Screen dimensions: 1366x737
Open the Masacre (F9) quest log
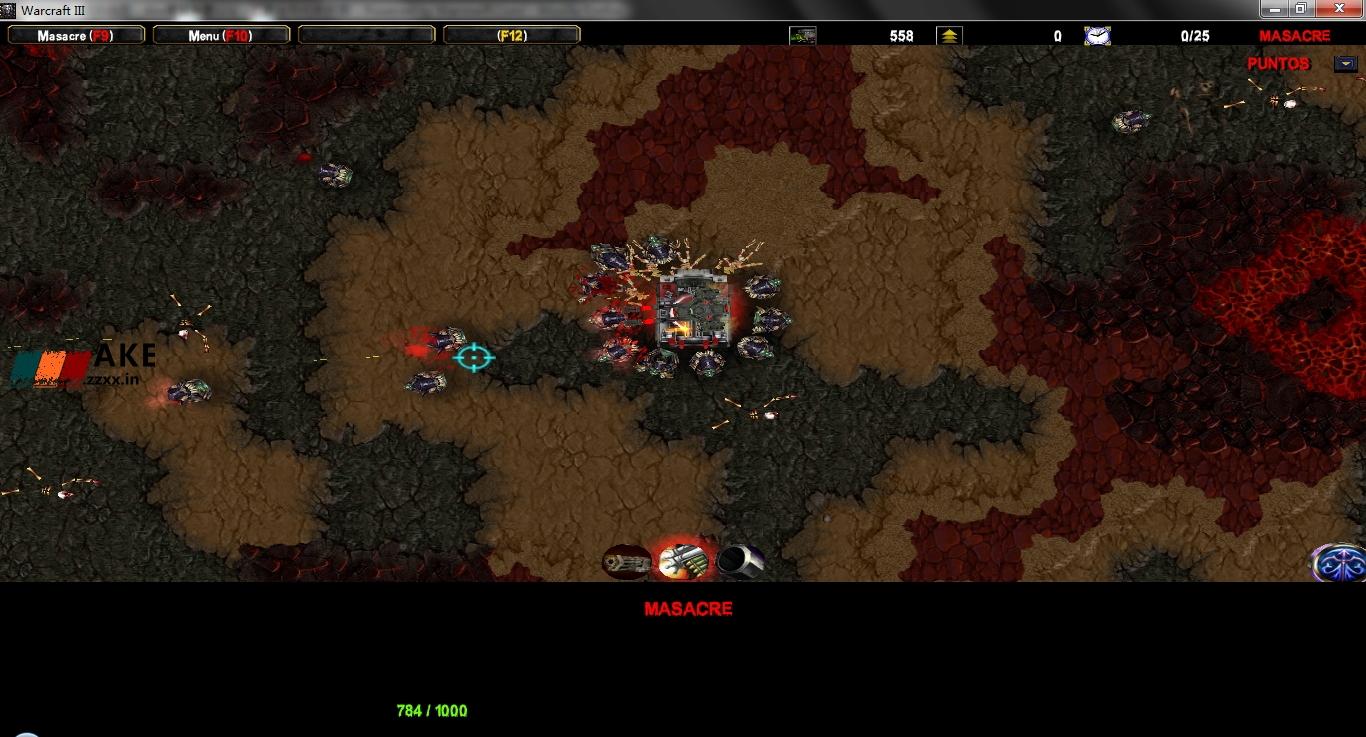click(x=76, y=35)
